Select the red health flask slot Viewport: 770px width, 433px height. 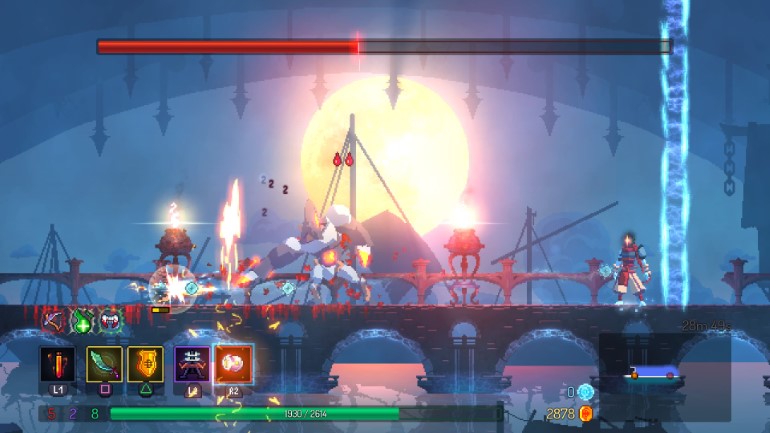(57, 363)
